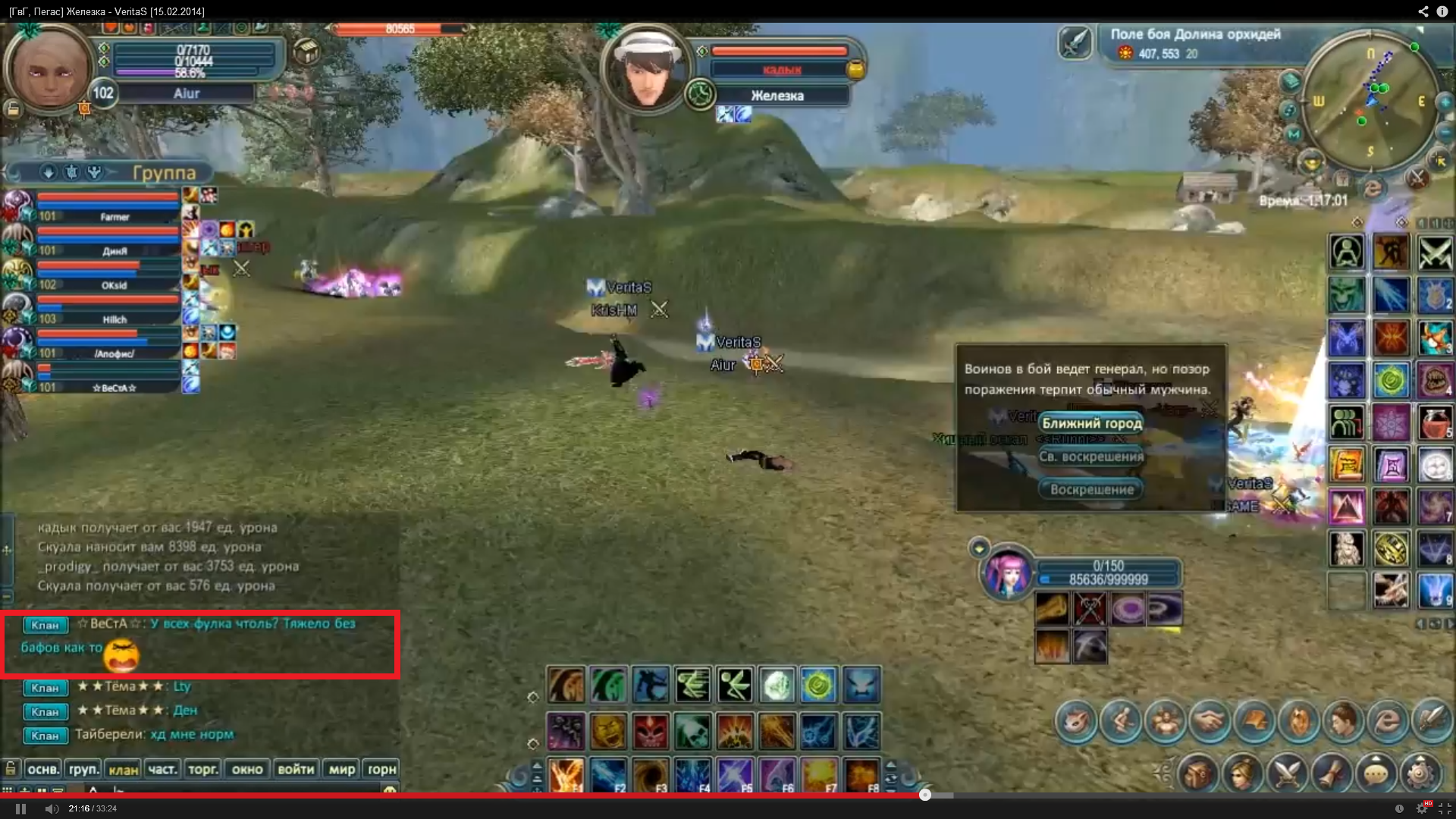The image size is (1456, 819).
Task: Click the Aiur player portrait
Action: (47, 70)
